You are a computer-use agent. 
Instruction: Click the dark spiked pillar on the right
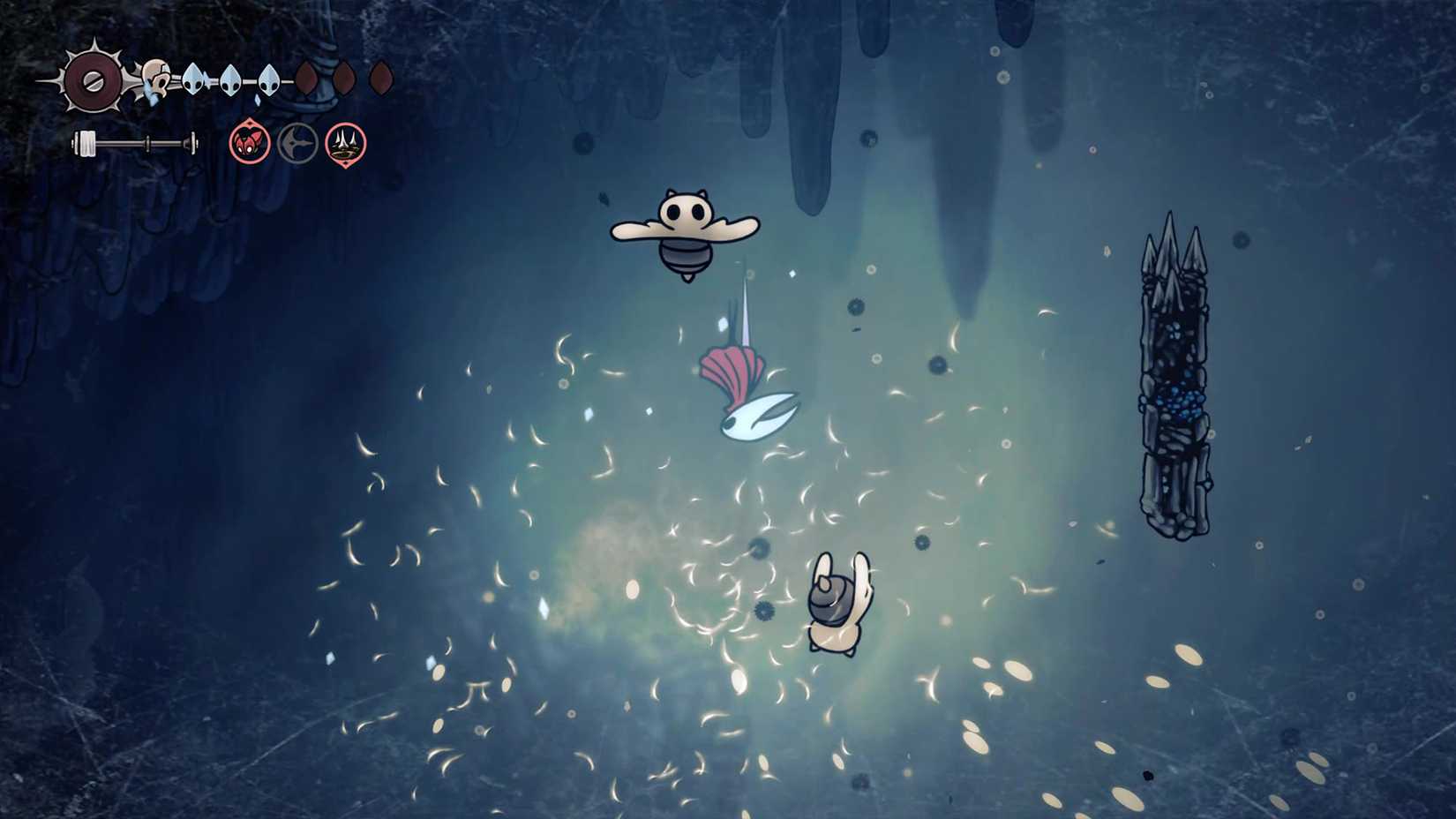coord(1178,379)
